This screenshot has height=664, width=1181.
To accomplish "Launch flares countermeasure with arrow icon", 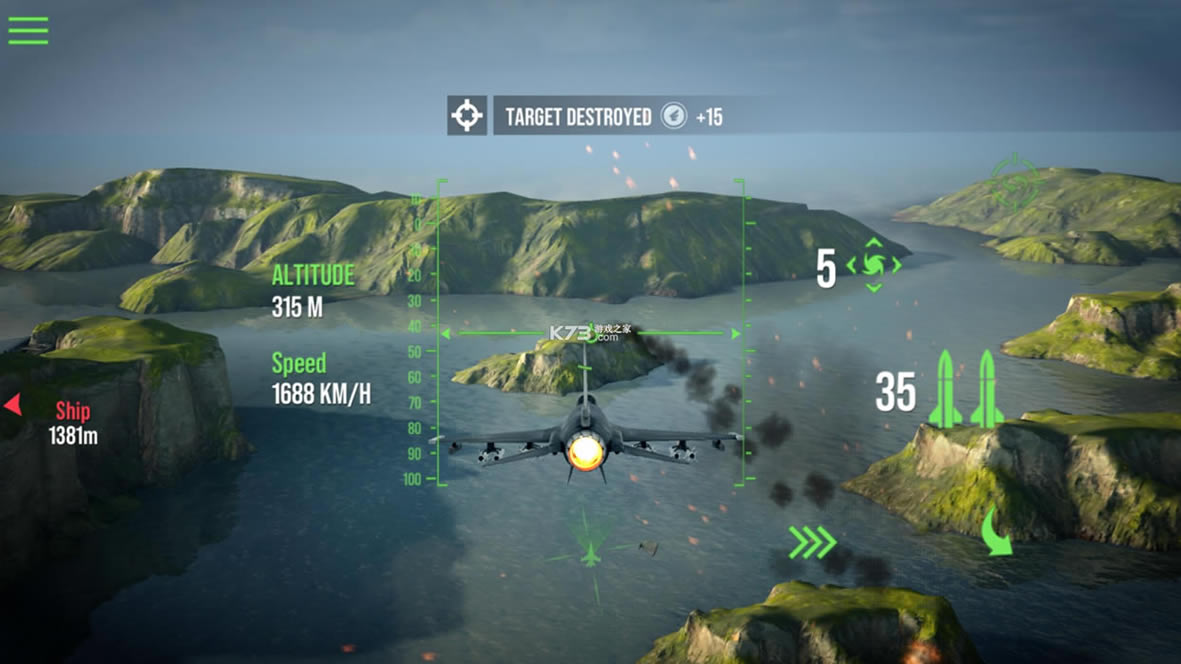I will [874, 265].
